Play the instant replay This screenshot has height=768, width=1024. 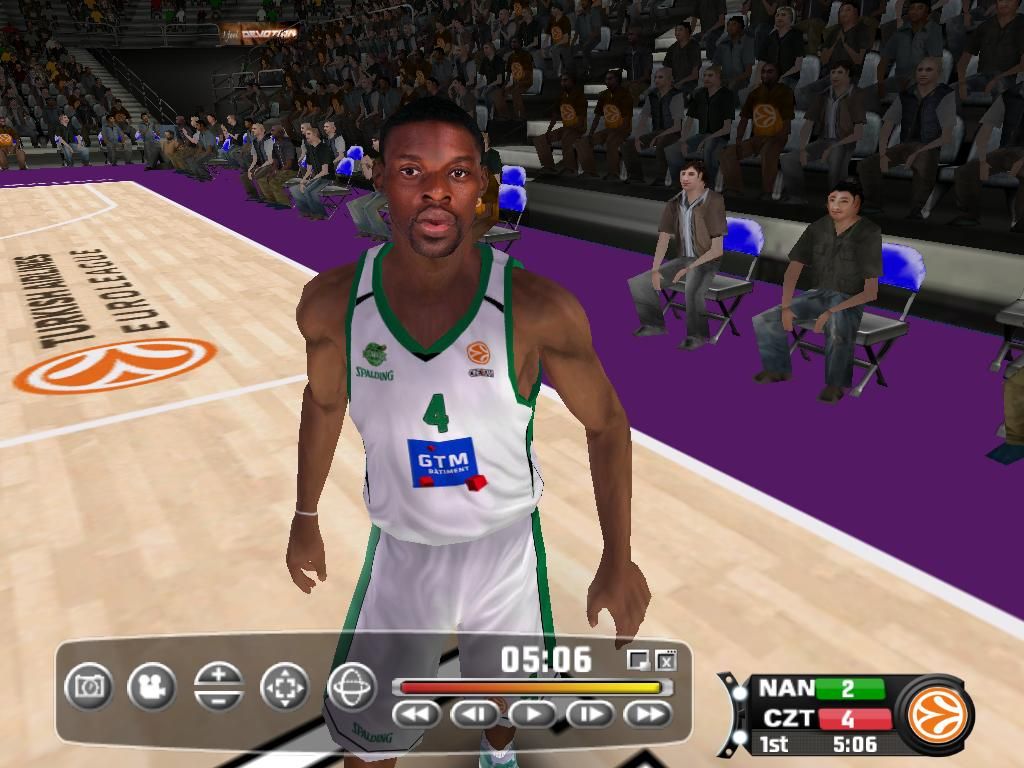(x=533, y=714)
